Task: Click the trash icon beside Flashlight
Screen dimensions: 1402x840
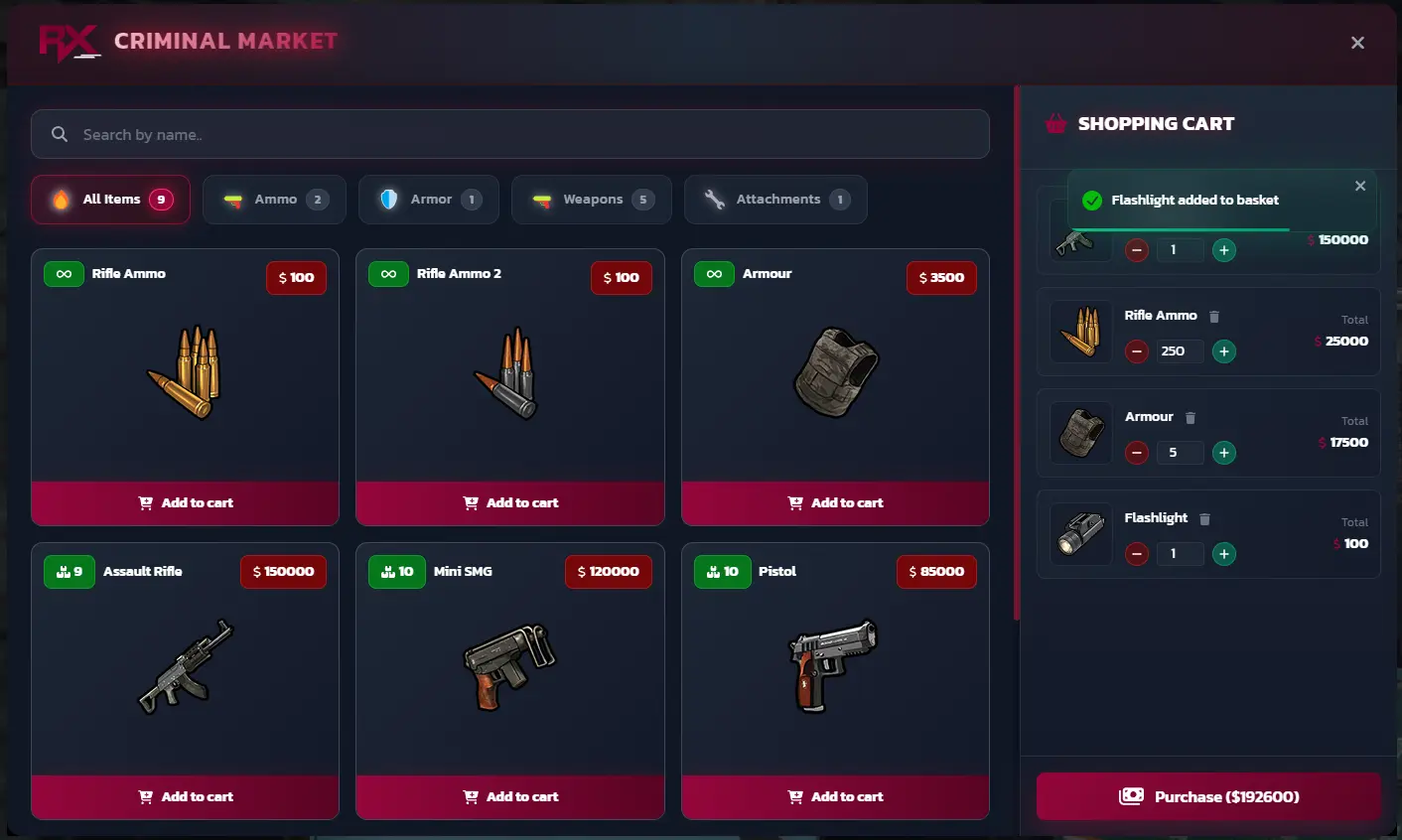Action: pos(1204,517)
